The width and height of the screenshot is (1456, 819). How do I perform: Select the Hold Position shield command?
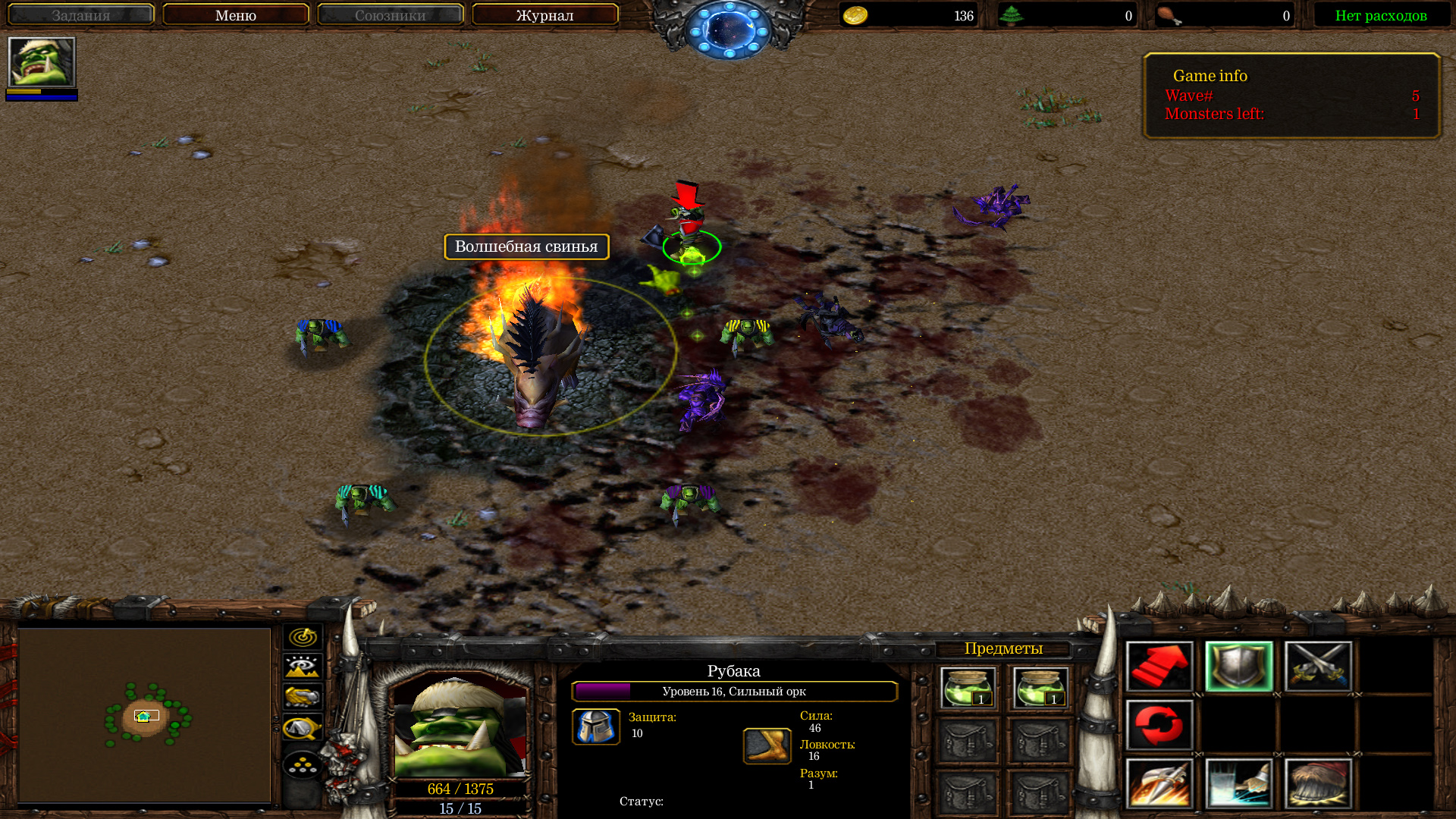pos(1239,667)
